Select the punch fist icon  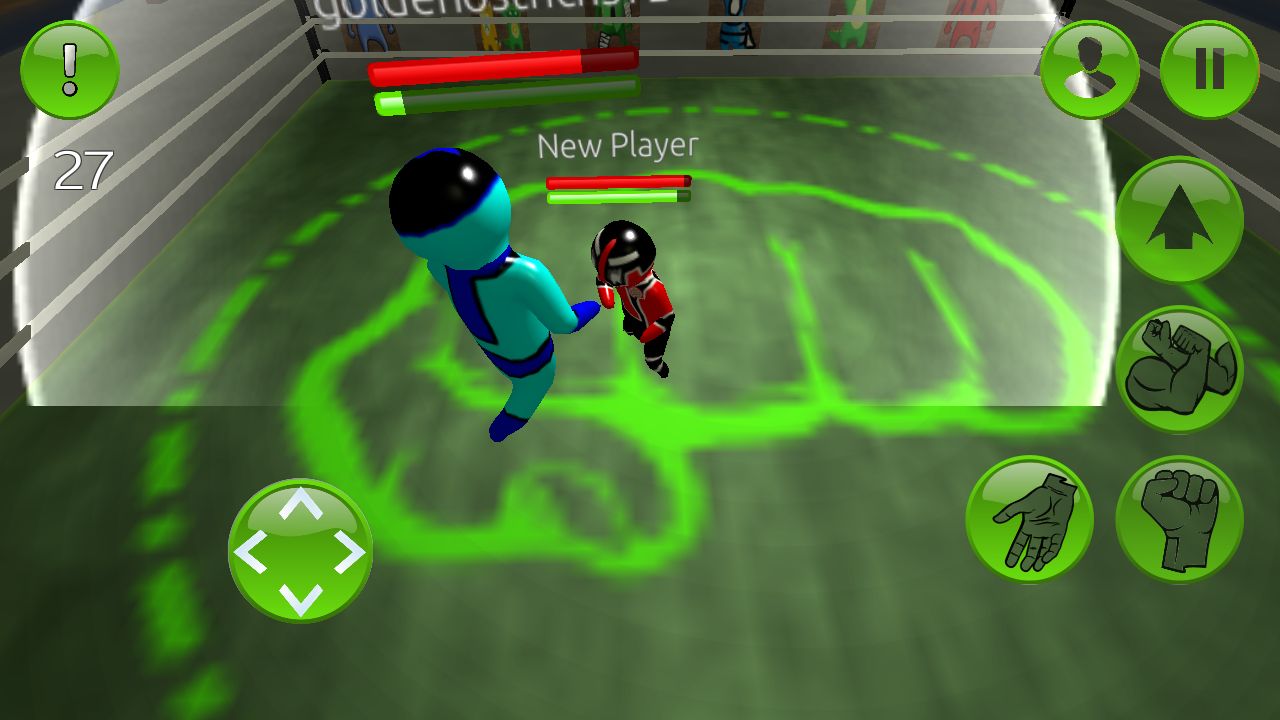1178,520
